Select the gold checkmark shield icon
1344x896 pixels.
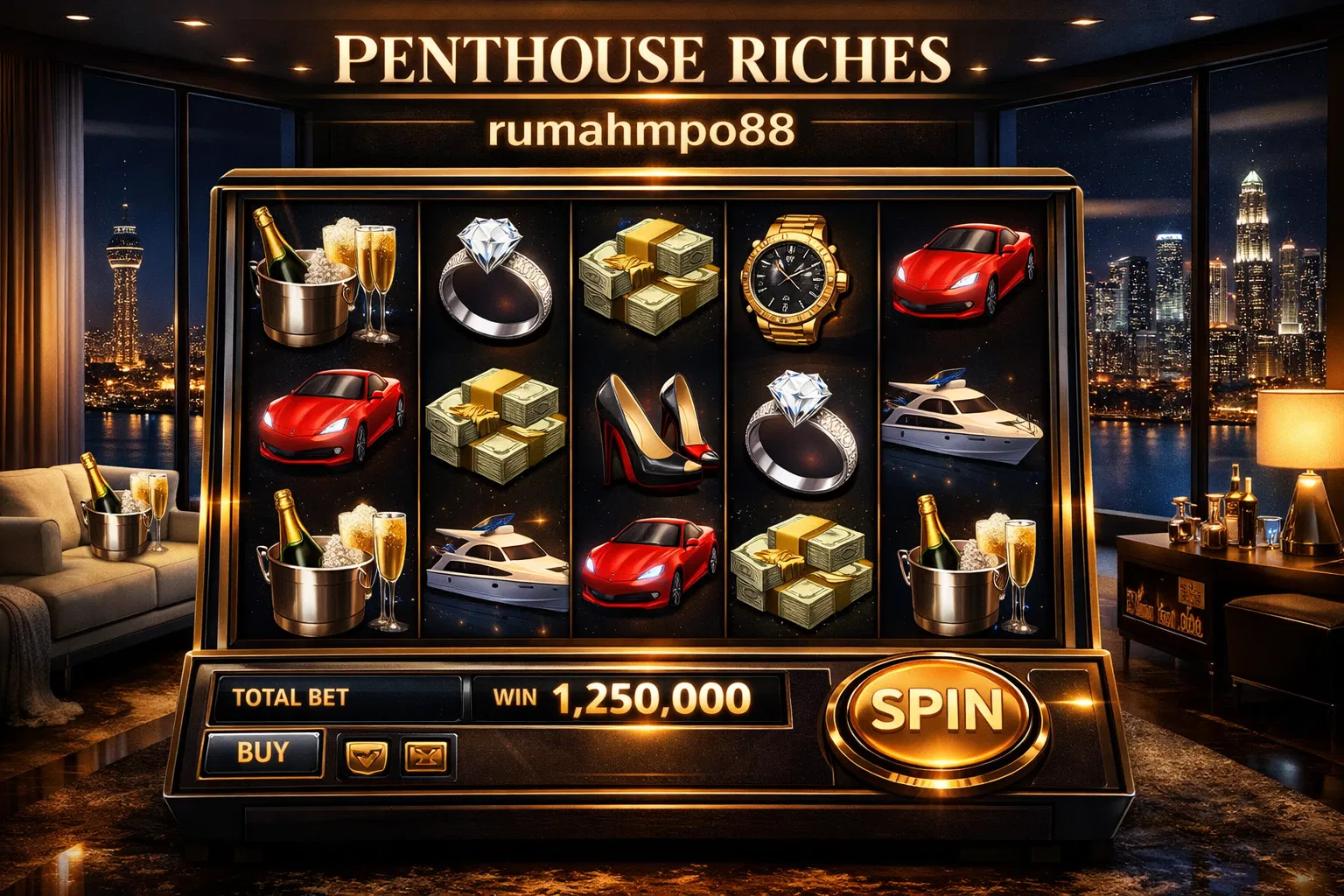click(x=367, y=756)
